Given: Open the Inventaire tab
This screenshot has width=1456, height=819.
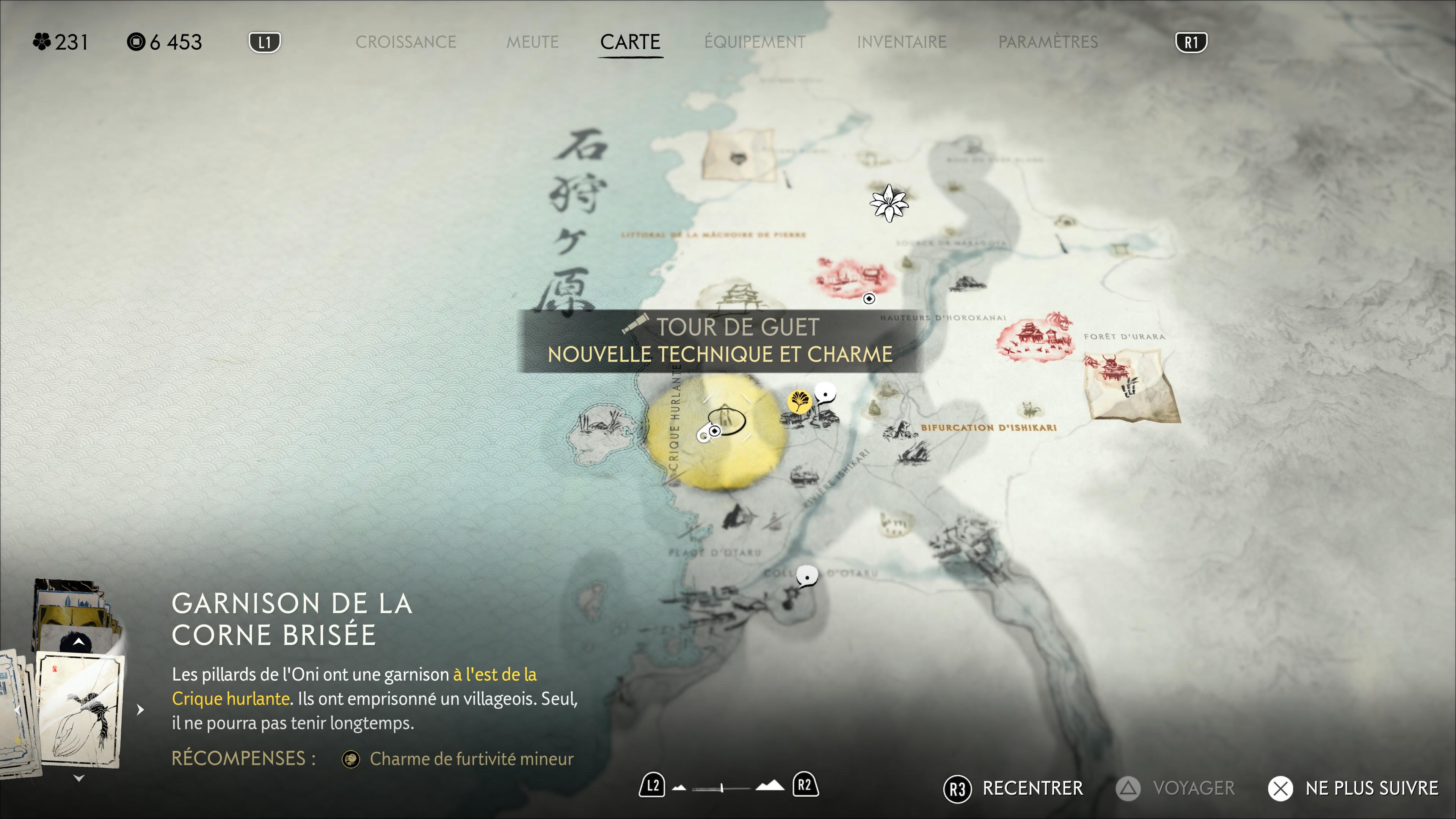Looking at the screenshot, I should tap(902, 42).
